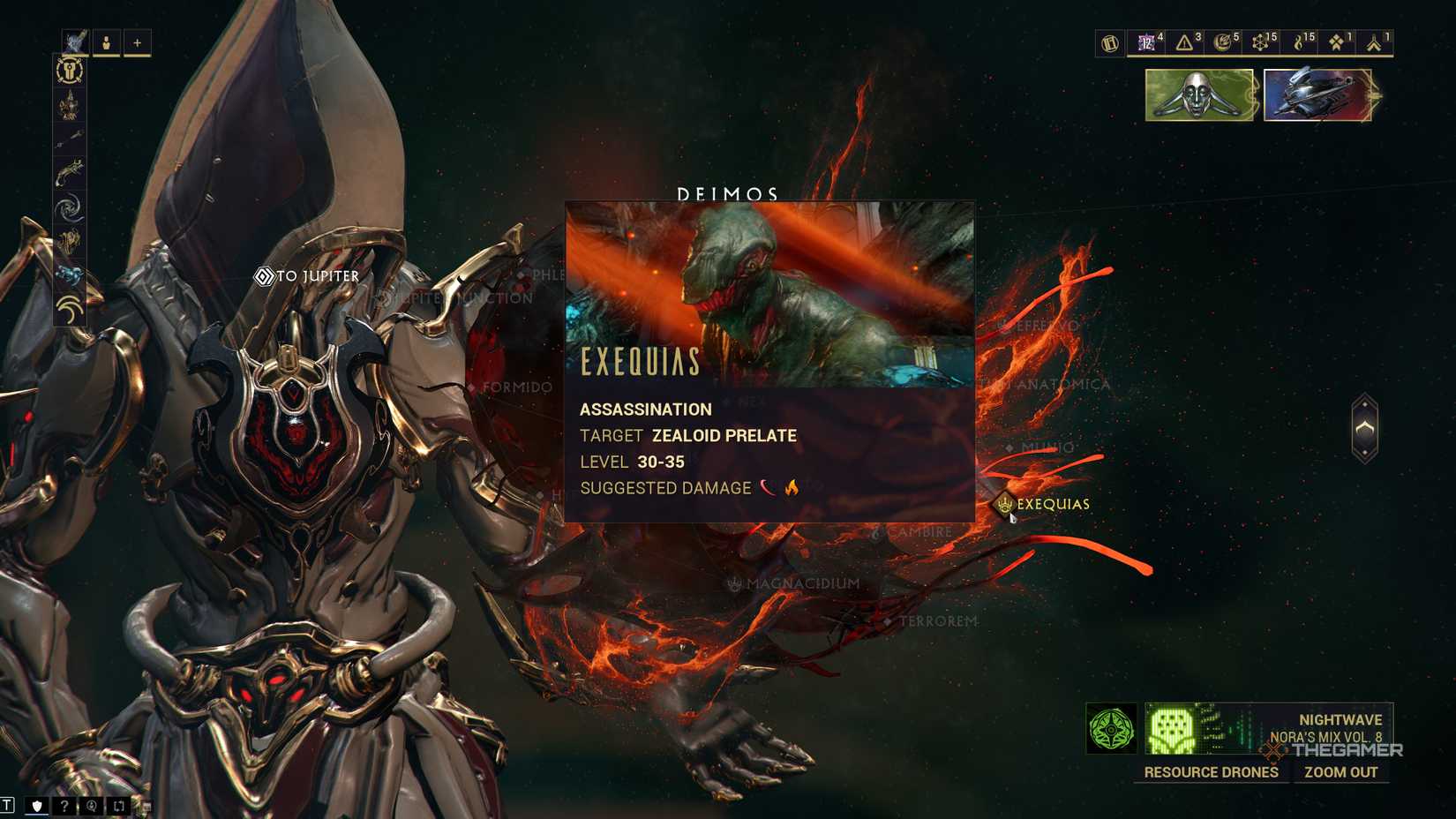Toggle the recorder icon near bottom-left

point(92,806)
